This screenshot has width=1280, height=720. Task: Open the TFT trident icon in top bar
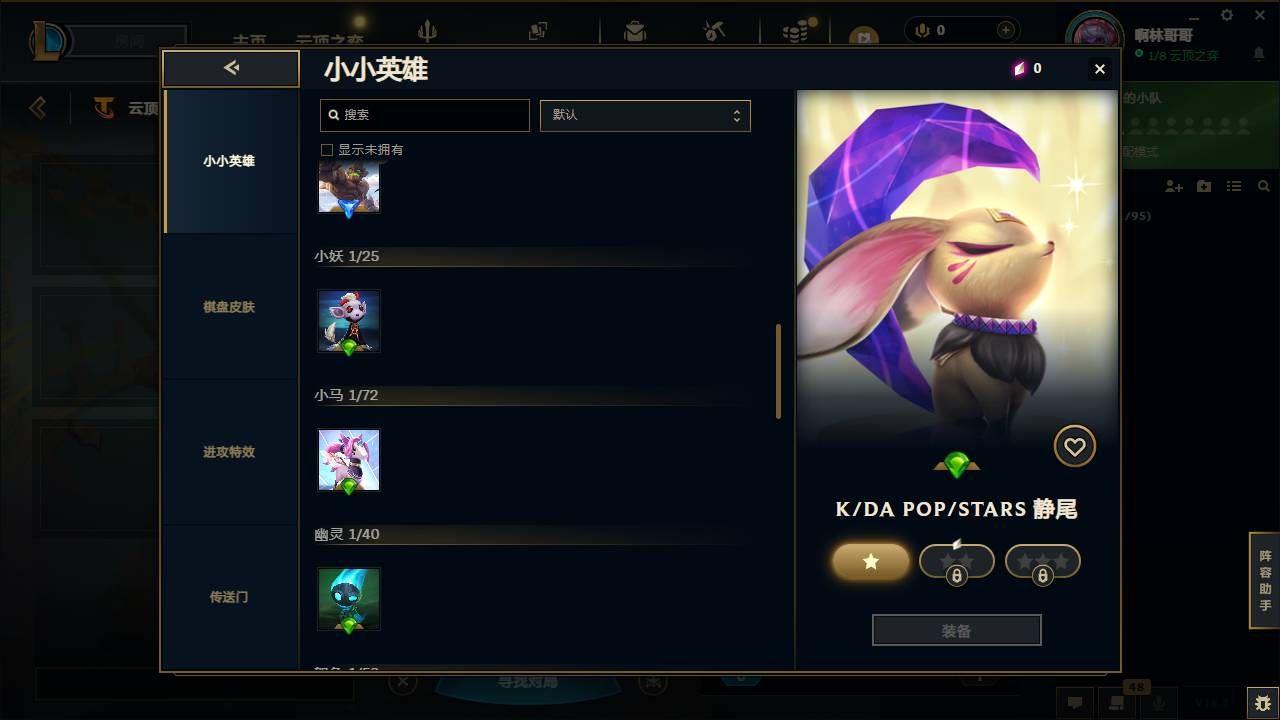pos(428,30)
